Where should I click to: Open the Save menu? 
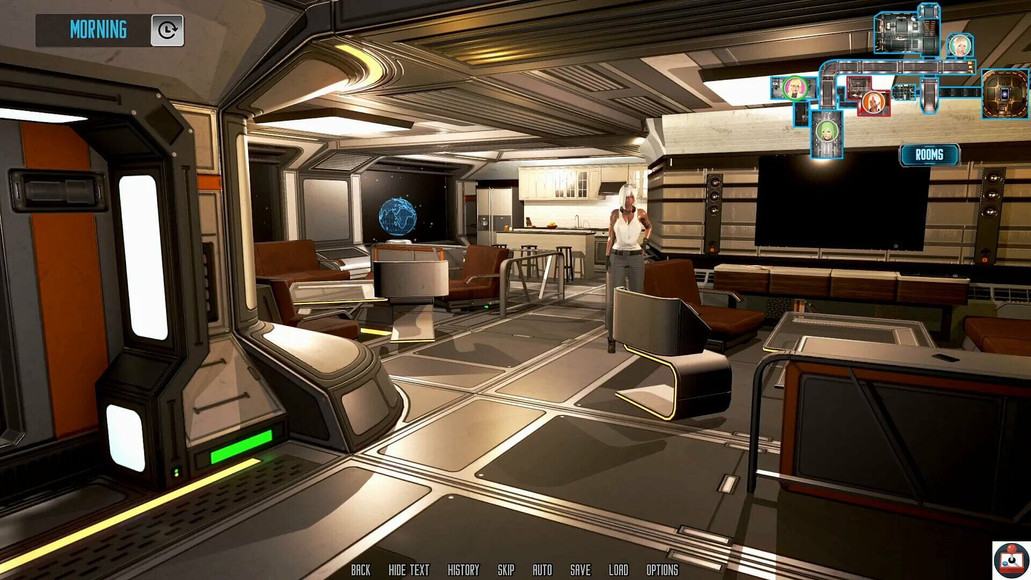580,570
